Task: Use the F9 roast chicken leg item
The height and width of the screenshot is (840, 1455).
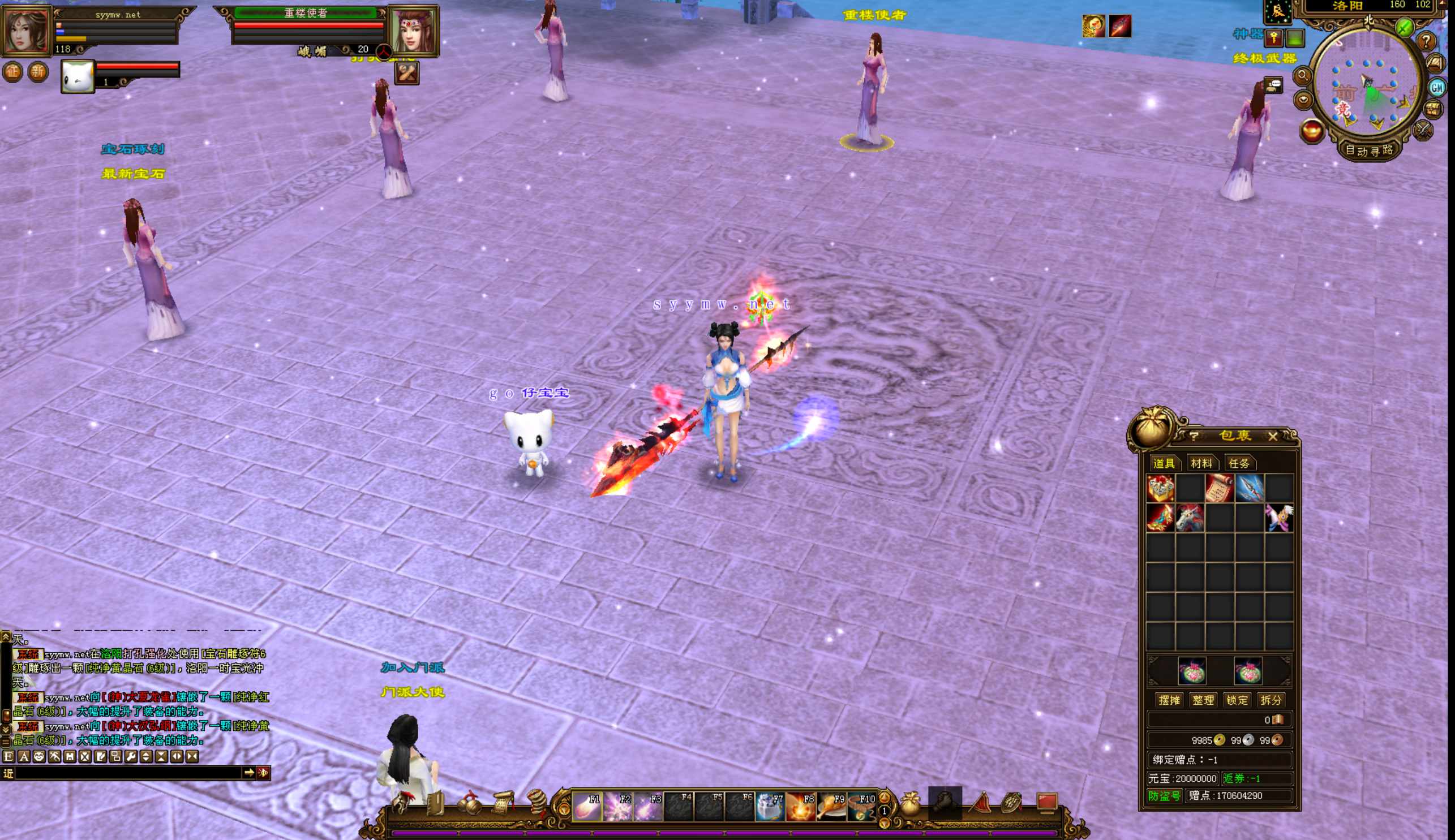Action: [831, 806]
